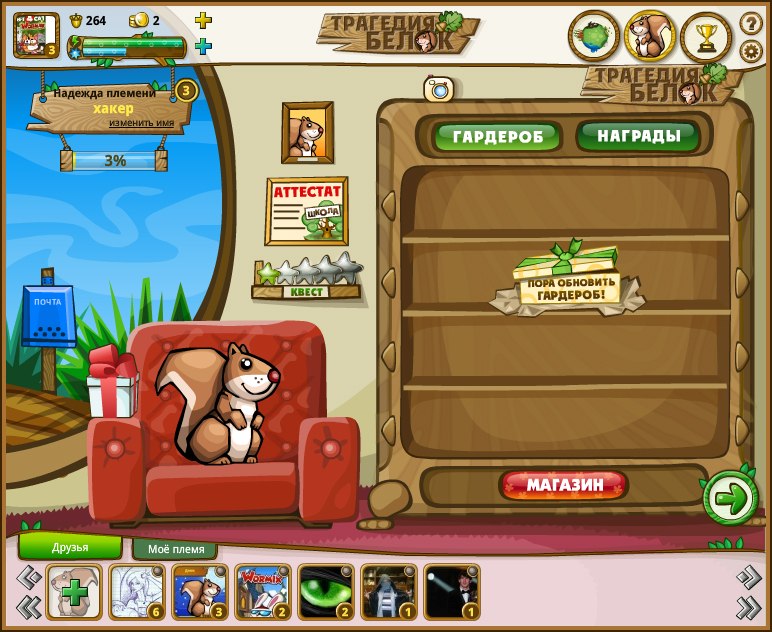Open the blue Почта mailbox
The image size is (772, 632).
pos(48,316)
